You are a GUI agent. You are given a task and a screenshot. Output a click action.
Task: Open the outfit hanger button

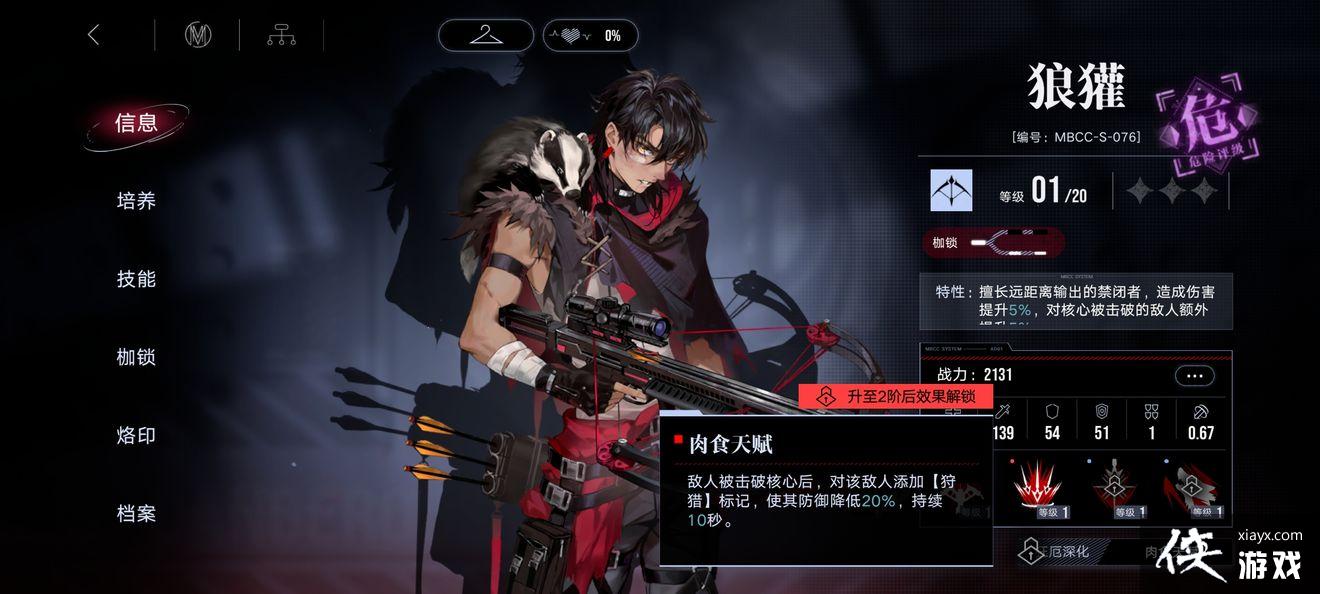[x=486, y=35]
